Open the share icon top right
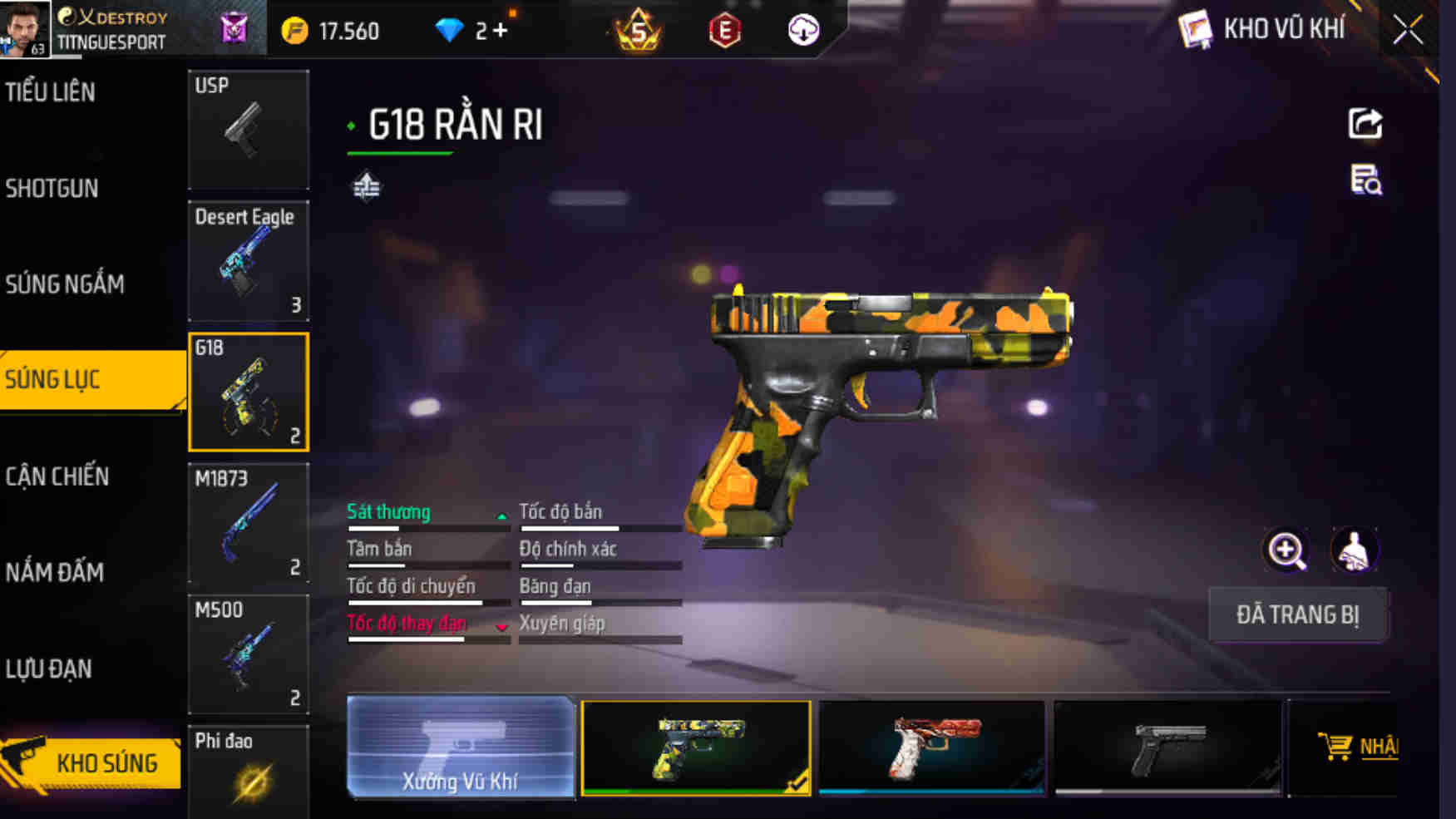Image resolution: width=1456 pixels, height=819 pixels. tap(1364, 125)
